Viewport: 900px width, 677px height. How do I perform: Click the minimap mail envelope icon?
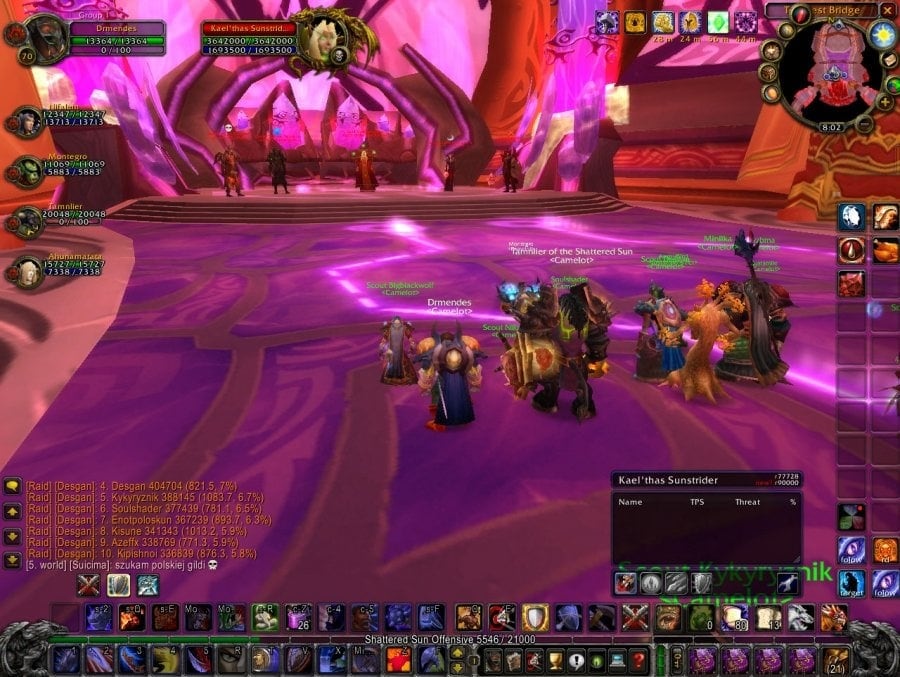pos(891,61)
